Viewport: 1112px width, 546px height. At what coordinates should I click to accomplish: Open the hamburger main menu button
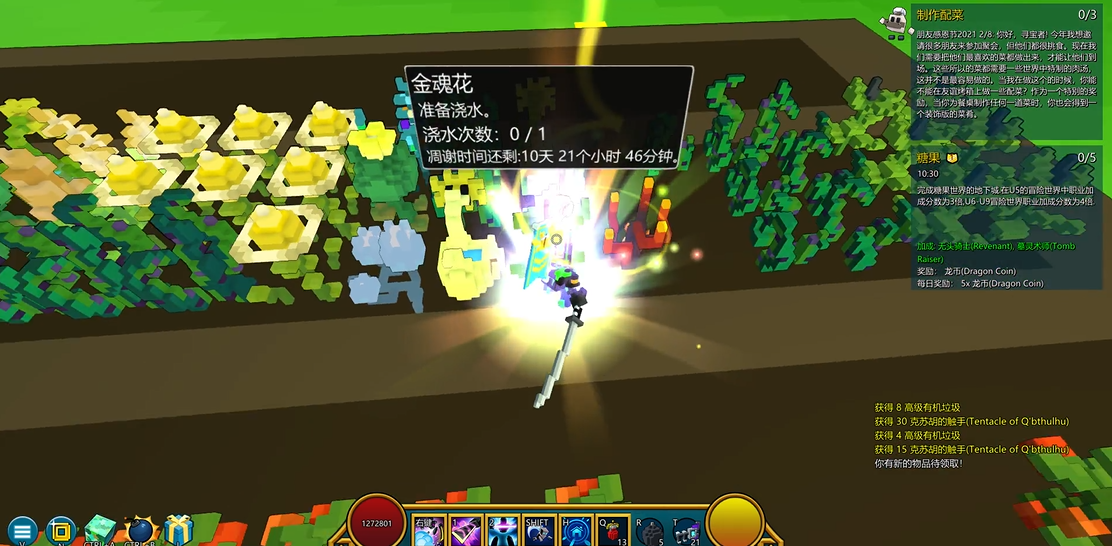click(22, 531)
